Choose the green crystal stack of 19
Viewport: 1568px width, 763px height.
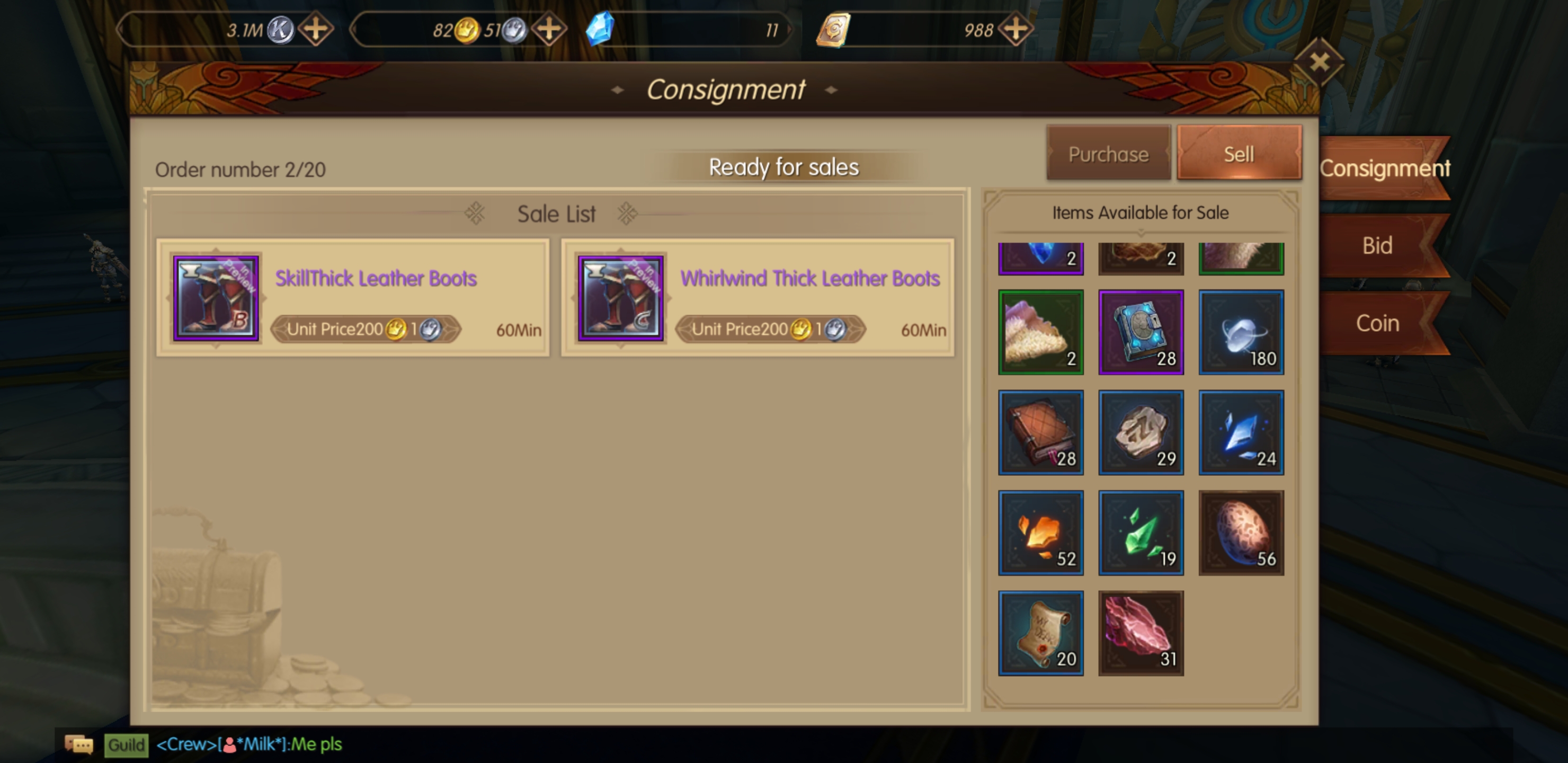[x=1141, y=533]
